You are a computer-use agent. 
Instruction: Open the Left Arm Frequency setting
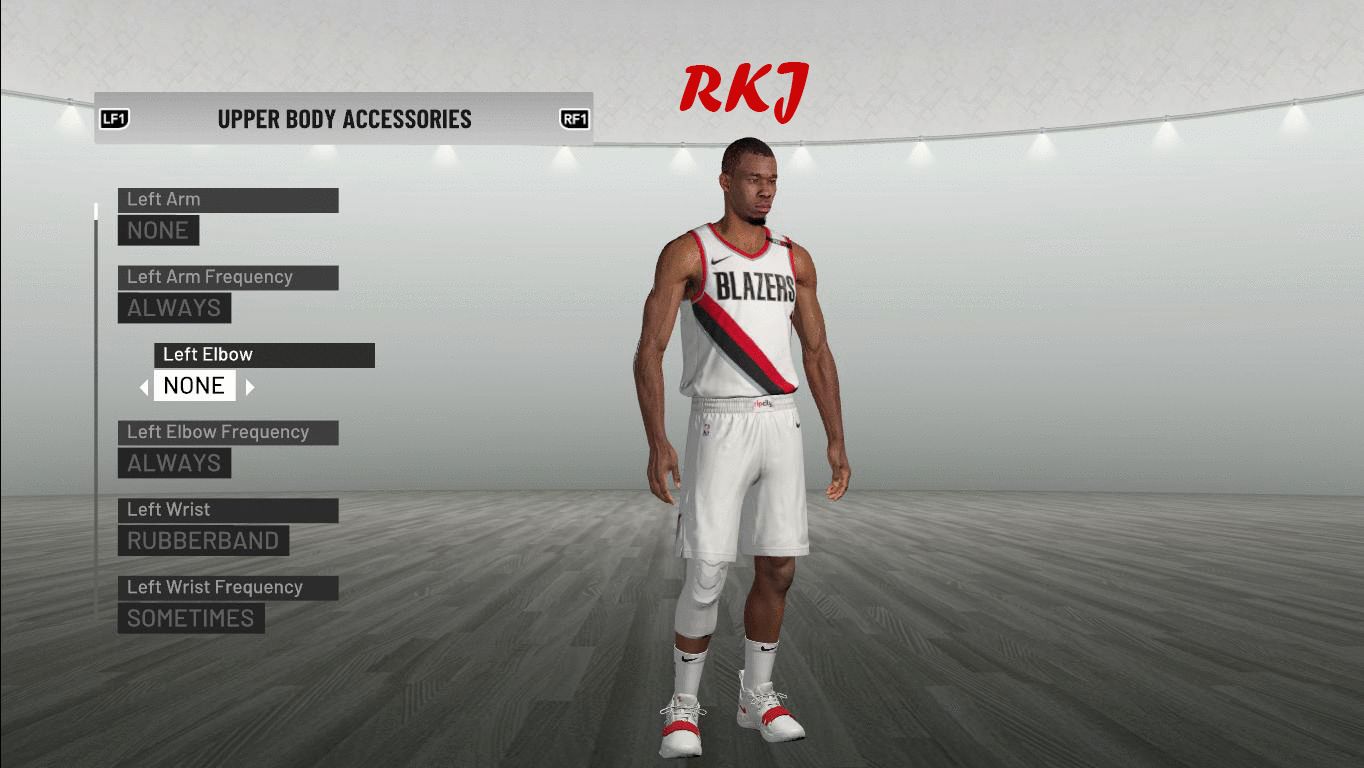(227, 277)
